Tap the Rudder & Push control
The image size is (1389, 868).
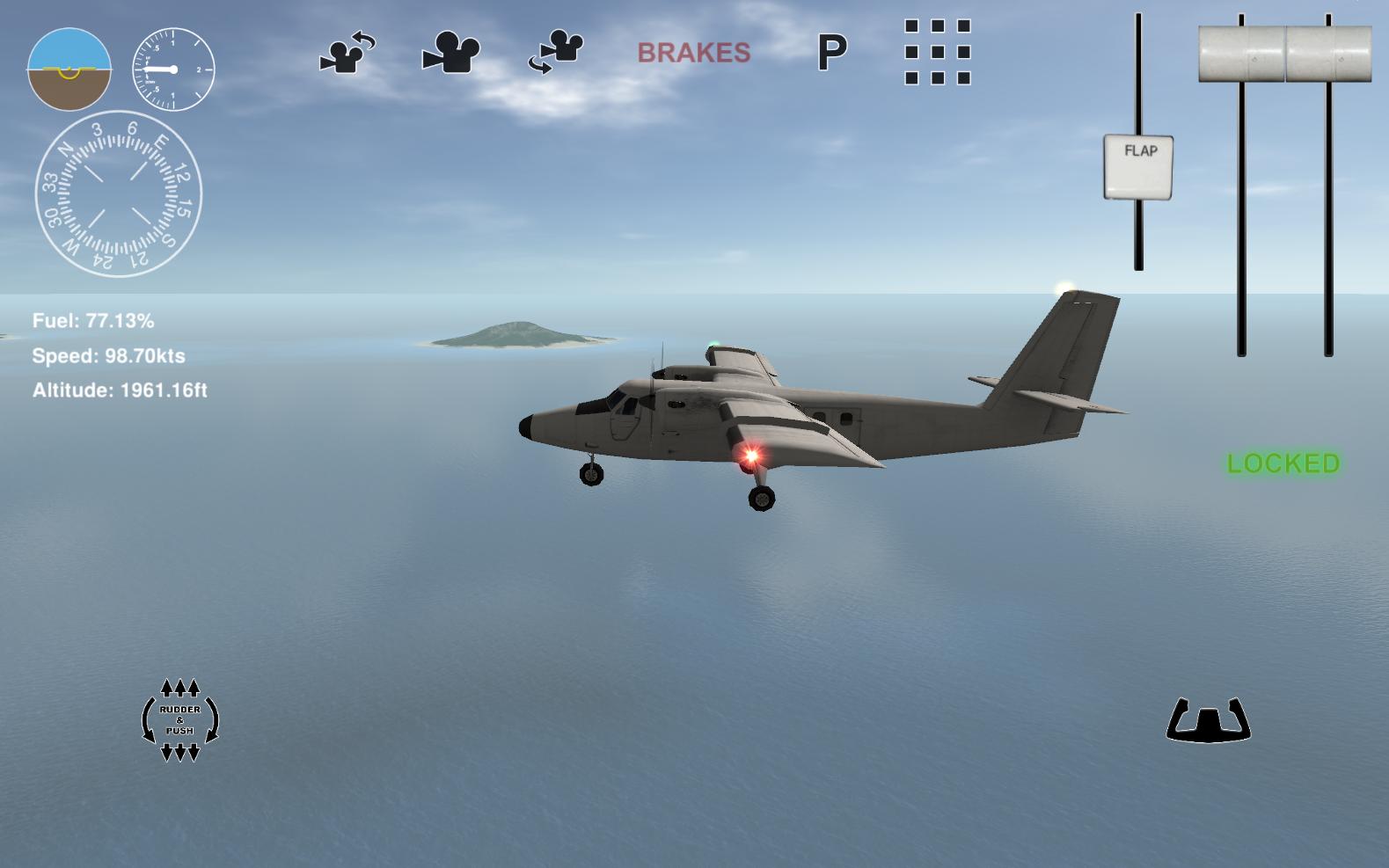click(180, 719)
